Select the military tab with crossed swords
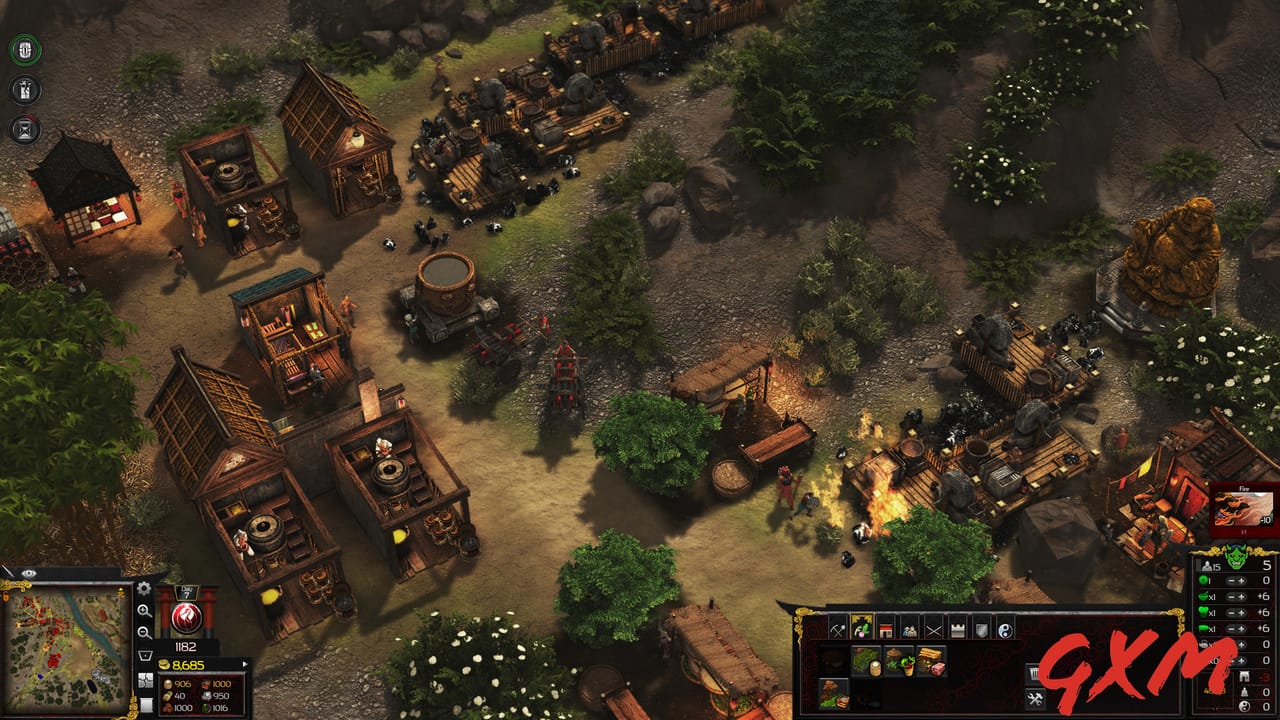The image size is (1280, 720). click(x=932, y=629)
